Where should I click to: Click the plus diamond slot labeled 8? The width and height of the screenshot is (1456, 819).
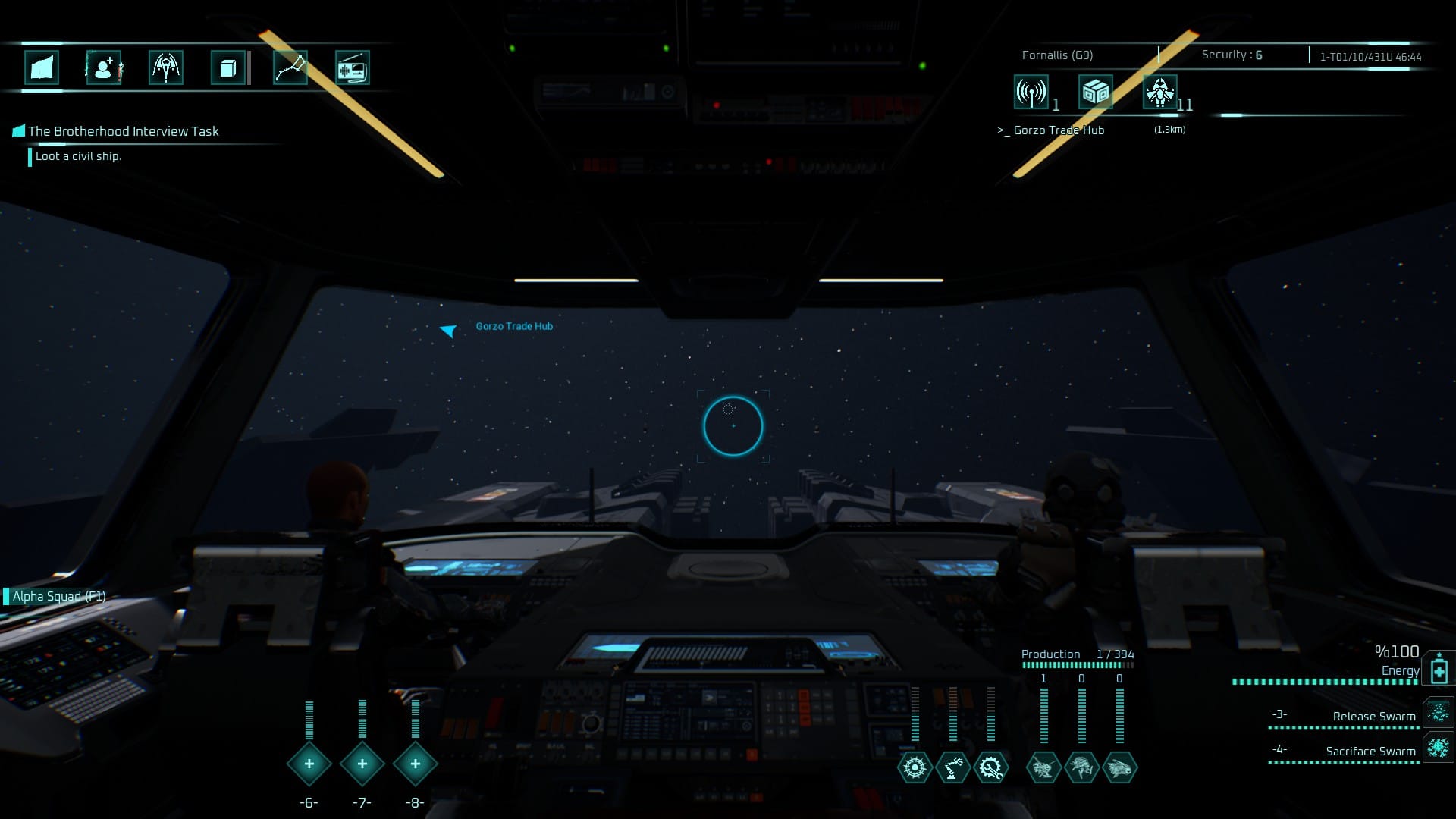click(415, 764)
